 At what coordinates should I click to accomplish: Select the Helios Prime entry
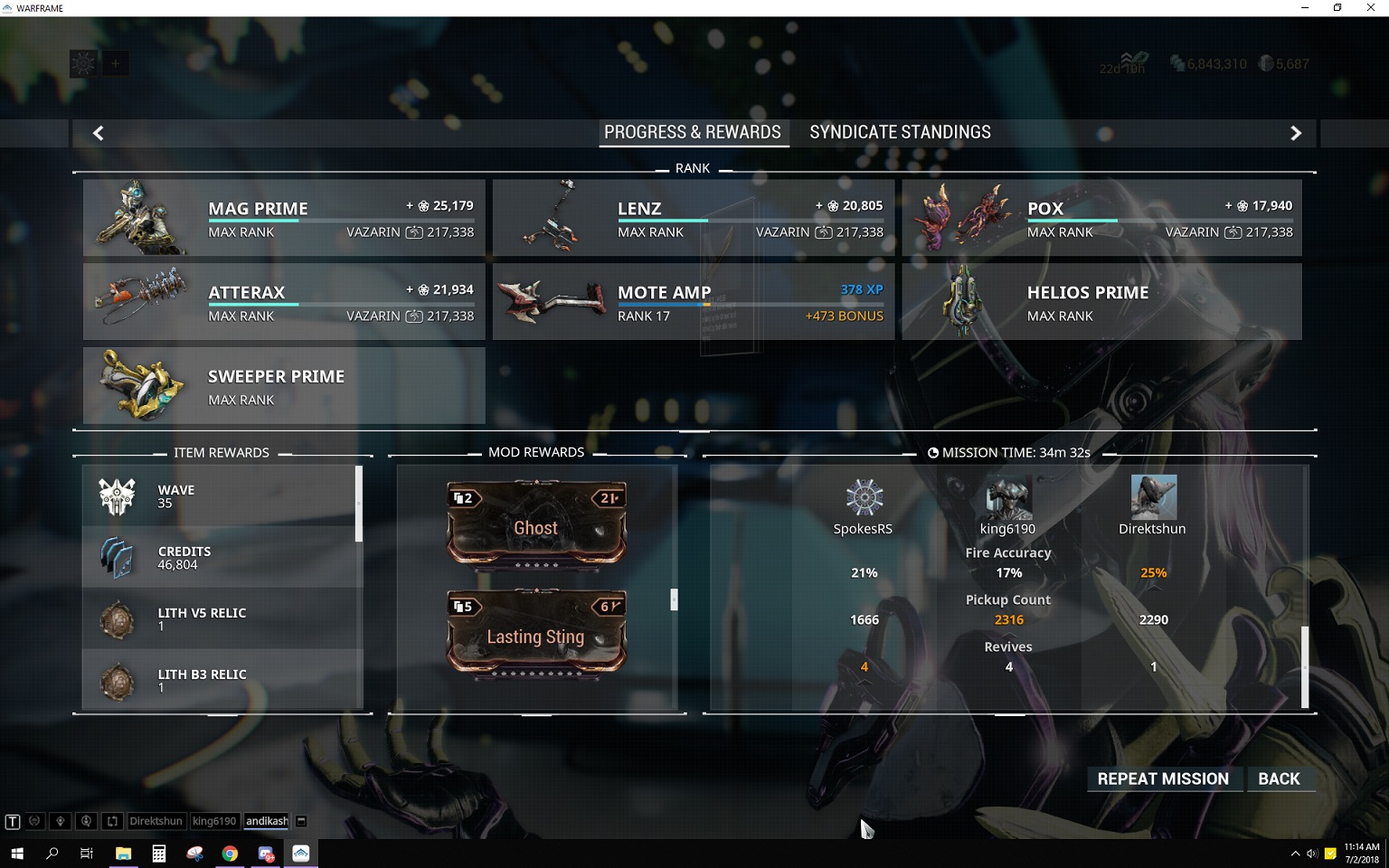click(x=1101, y=302)
